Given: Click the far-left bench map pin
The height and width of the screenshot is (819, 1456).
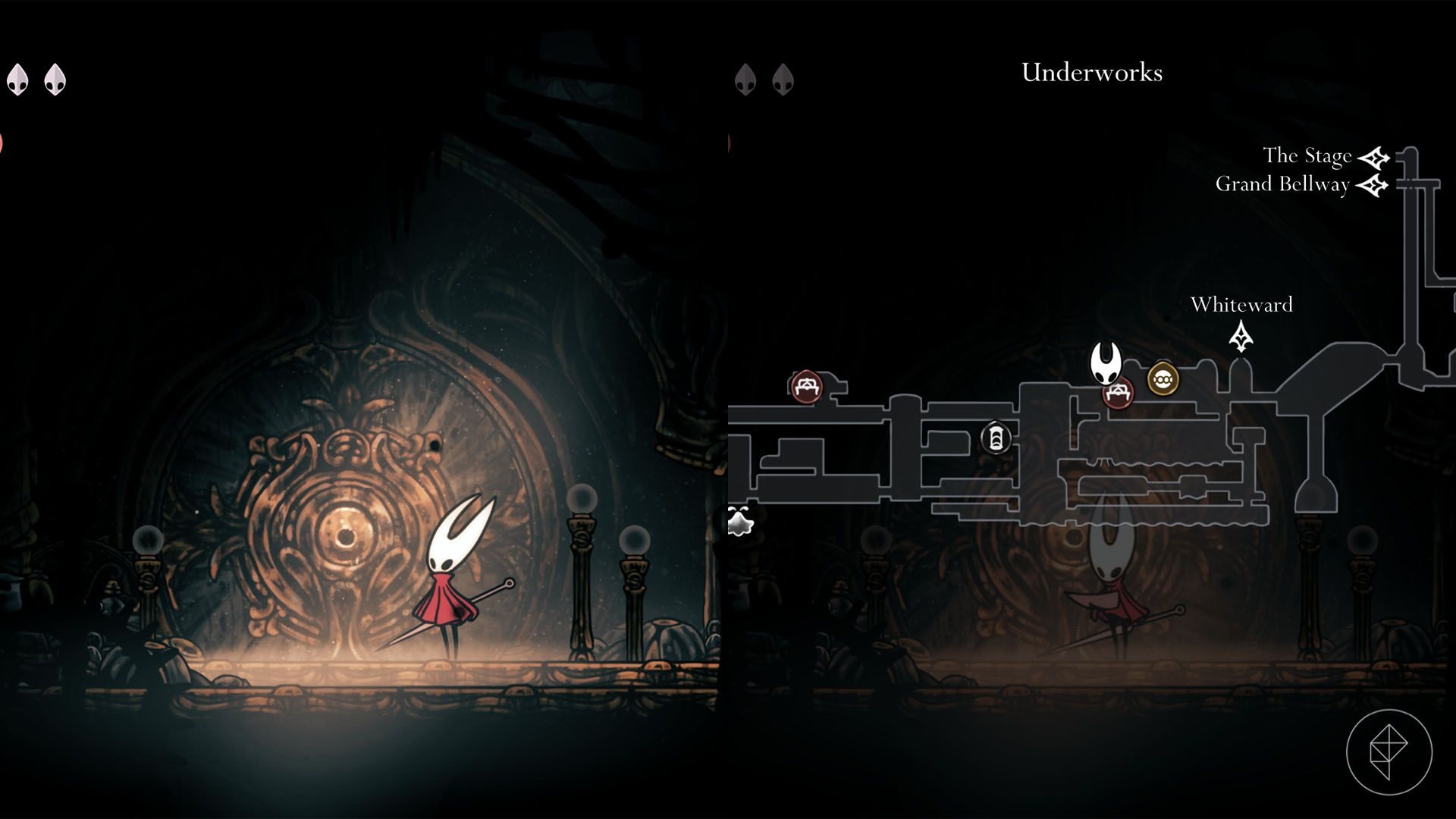Looking at the screenshot, I should (806, 386).
